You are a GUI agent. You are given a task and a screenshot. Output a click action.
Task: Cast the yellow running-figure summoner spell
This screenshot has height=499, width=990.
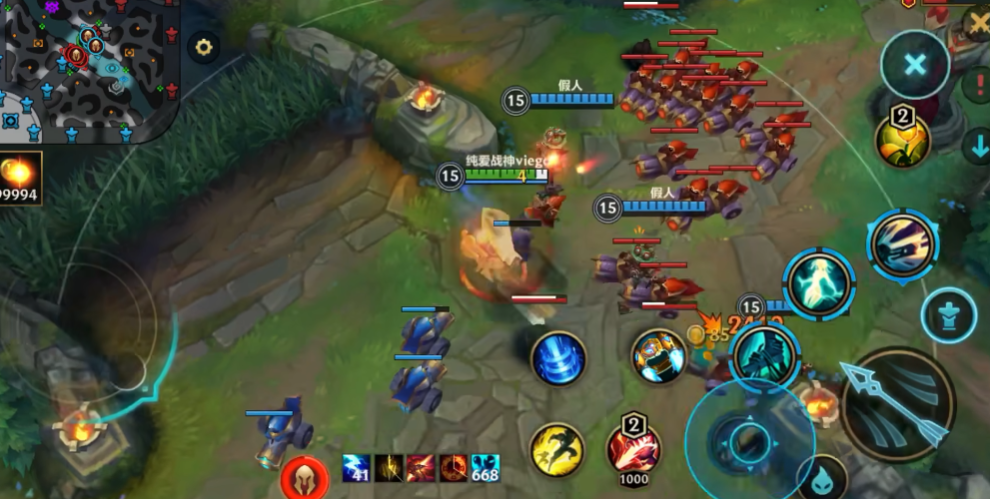point(557,449)
